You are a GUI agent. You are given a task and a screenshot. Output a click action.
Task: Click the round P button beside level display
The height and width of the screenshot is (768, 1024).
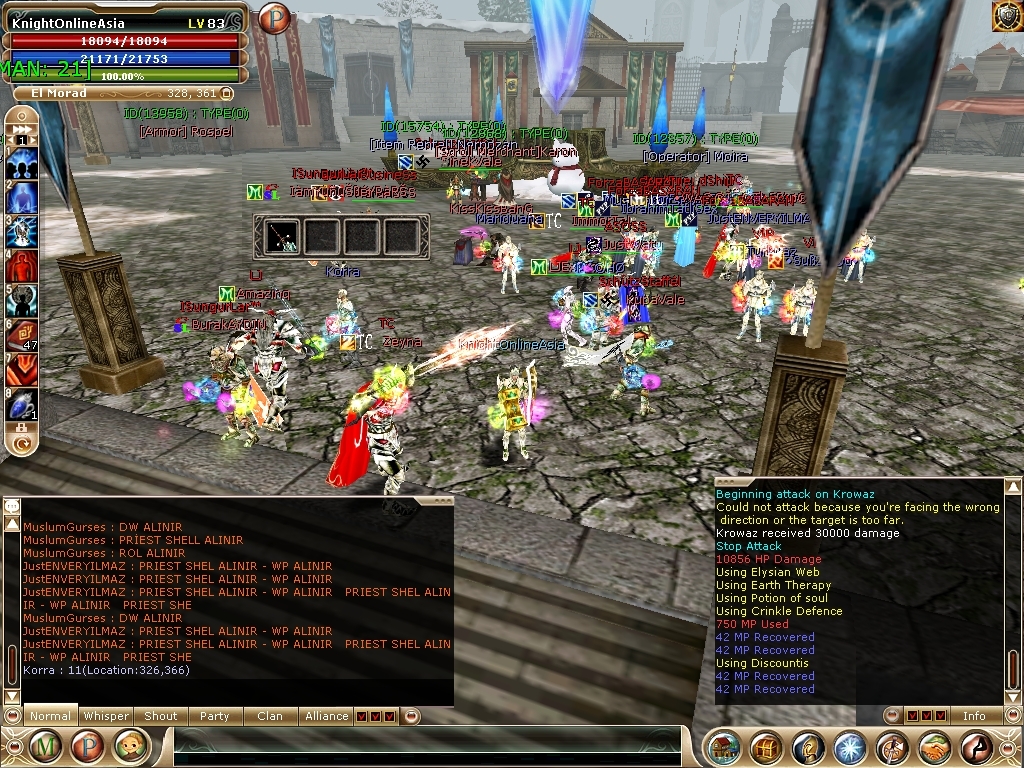(273, 18)
